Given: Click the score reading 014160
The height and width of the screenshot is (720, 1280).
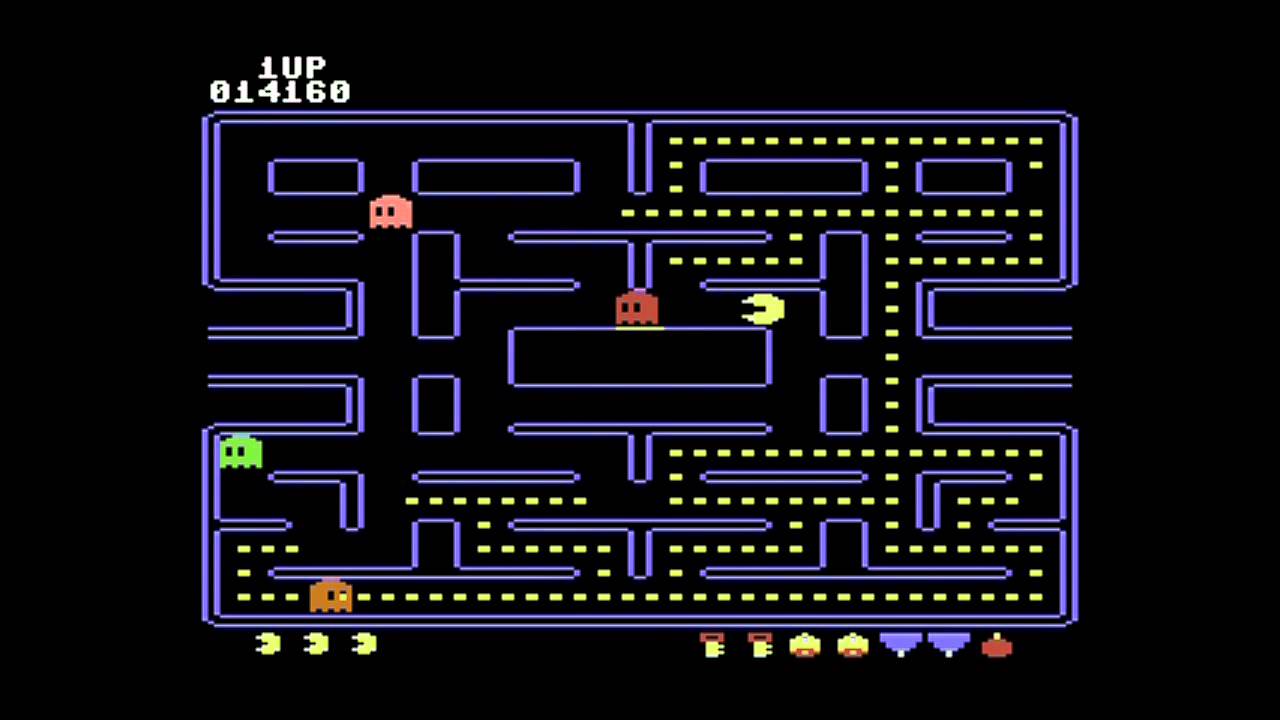Looking at the screenshot, I should click(x=280, y=92).
